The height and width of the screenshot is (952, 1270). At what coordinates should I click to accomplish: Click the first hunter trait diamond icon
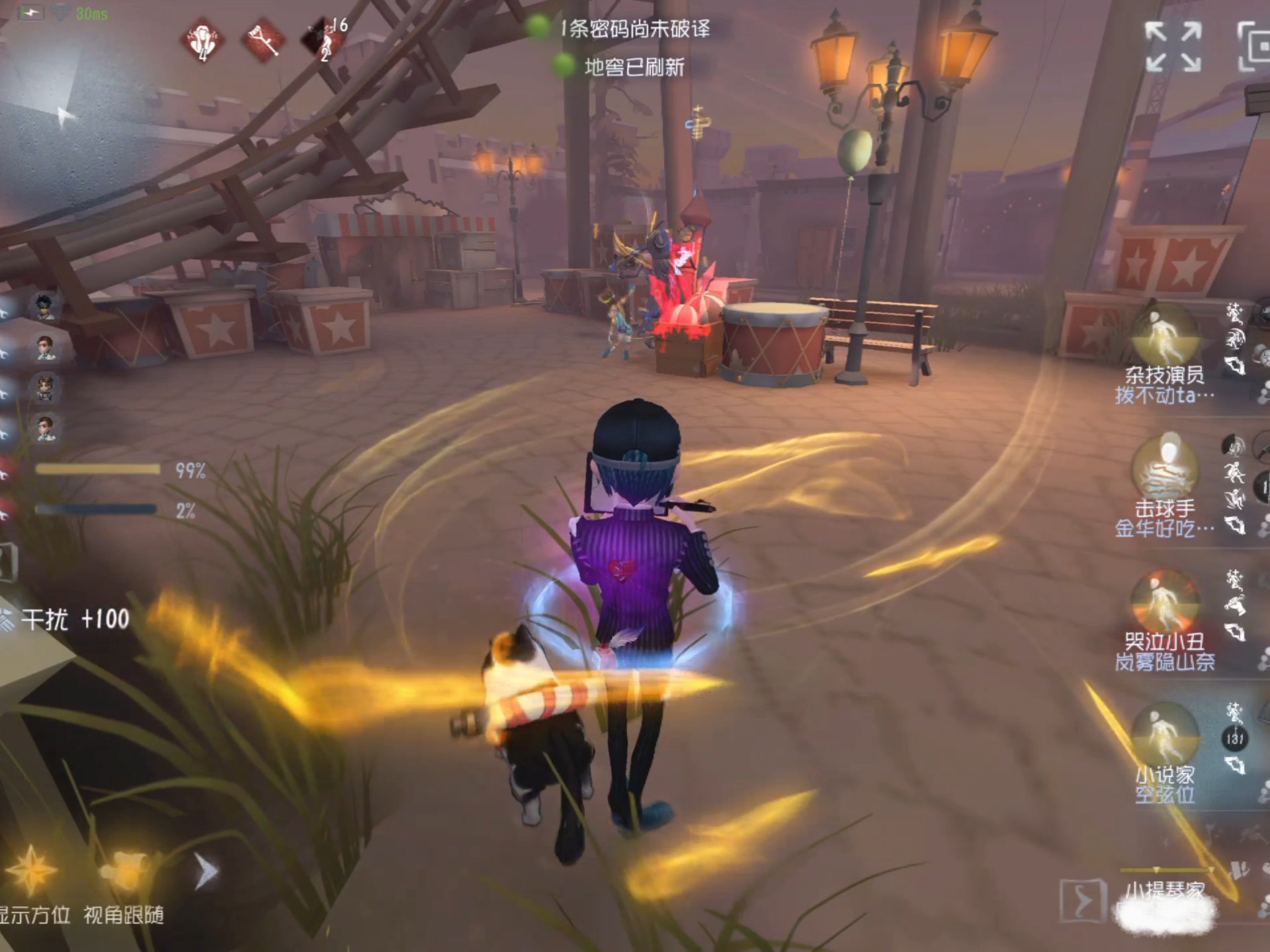click(203, 41)
